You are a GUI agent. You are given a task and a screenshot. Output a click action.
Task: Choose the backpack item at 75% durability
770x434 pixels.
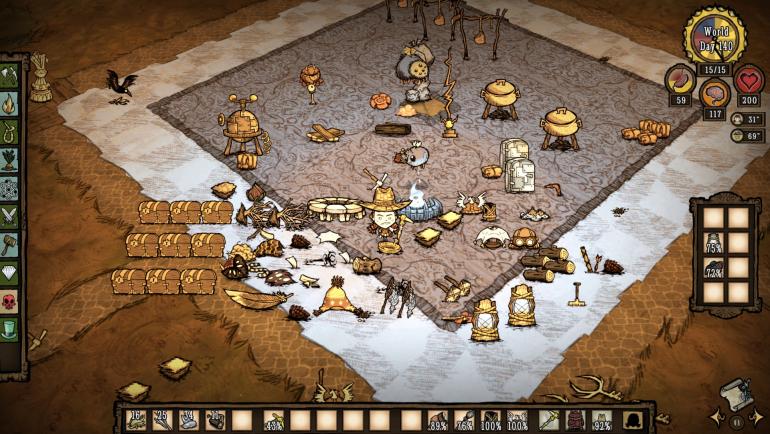coord(715,243)
